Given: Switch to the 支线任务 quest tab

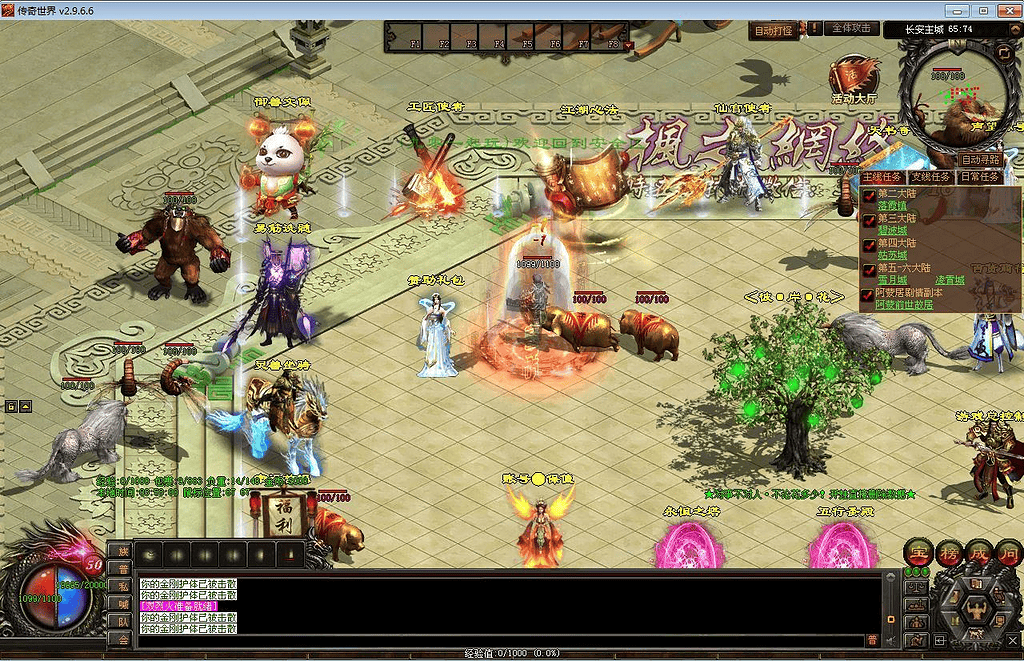Looking at the screenshot, I should (x=931, y=177).
